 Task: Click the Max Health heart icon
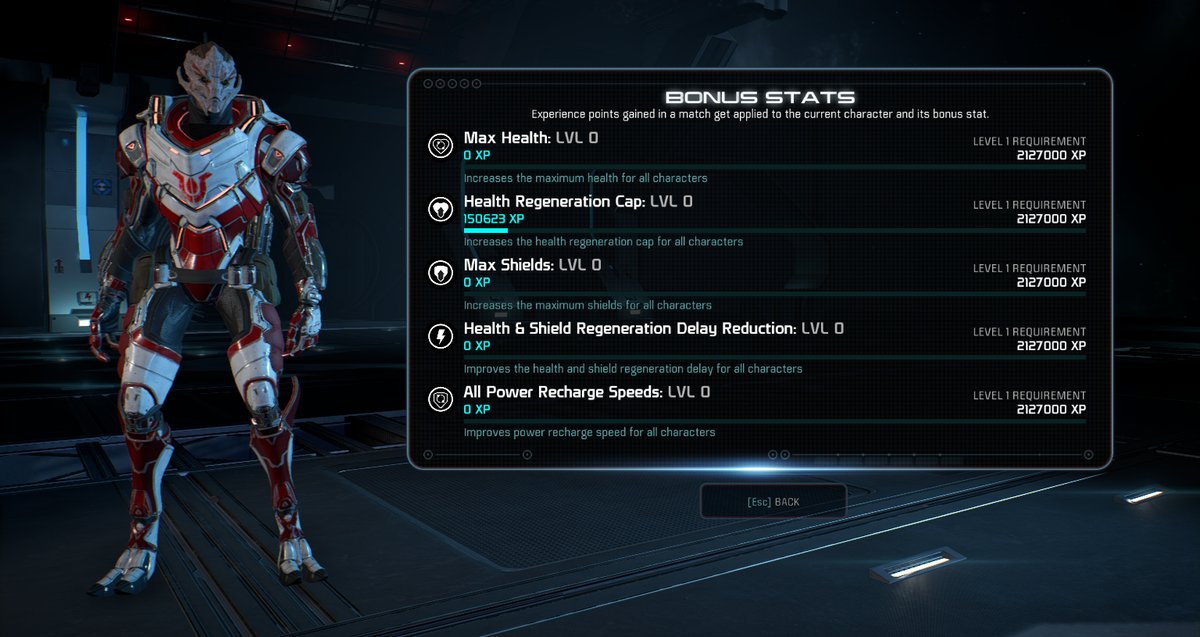click(x=440, y=146)
